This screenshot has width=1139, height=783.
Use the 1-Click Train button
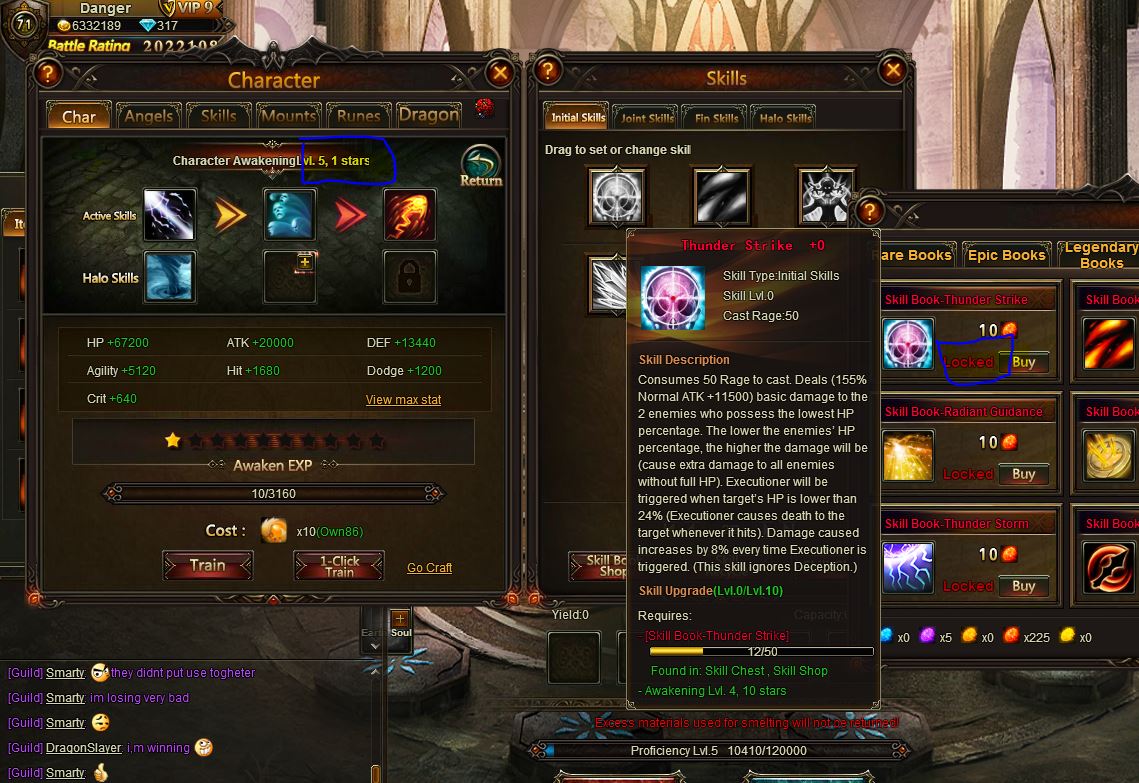click(339, 566)
